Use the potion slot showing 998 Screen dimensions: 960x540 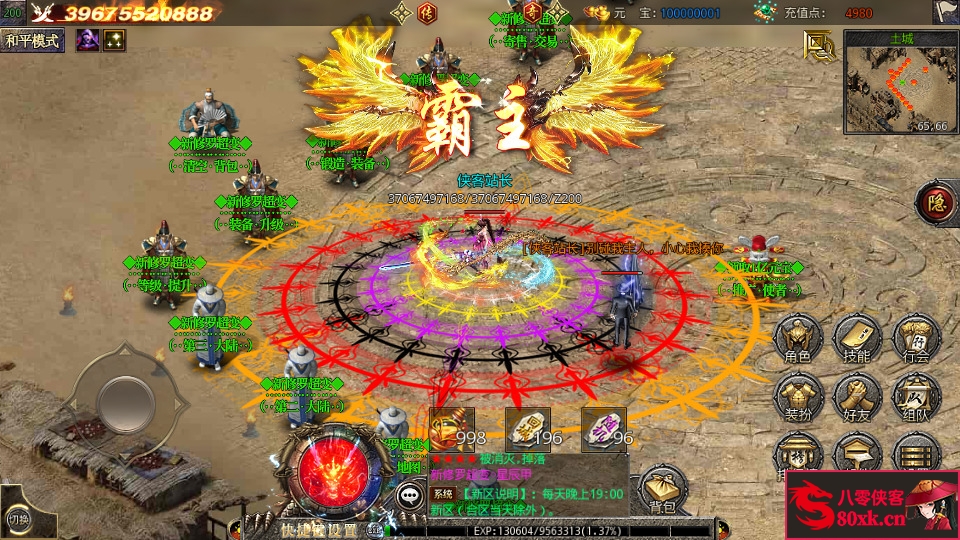(451, 429)
